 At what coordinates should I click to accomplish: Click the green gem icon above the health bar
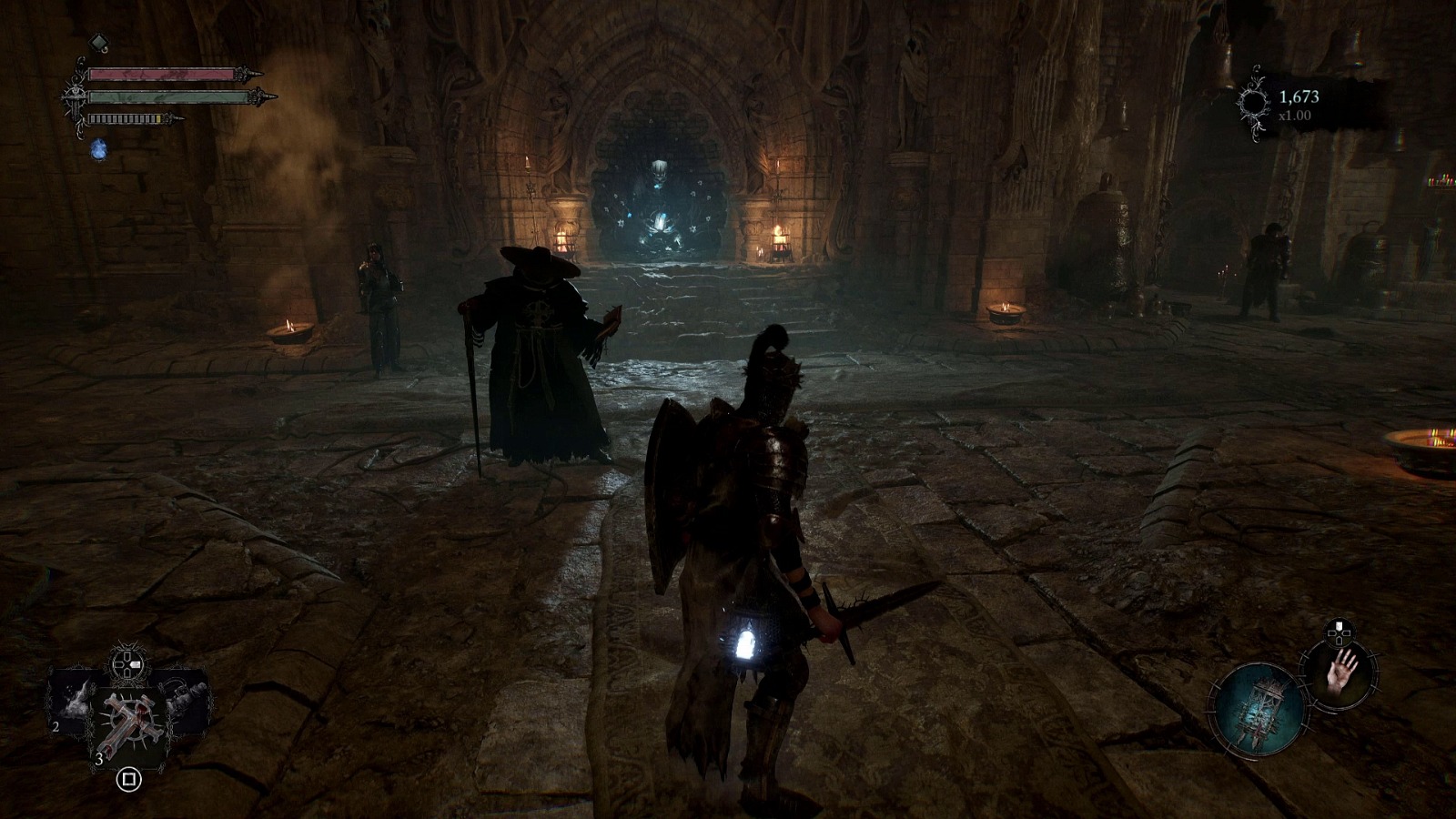point(99,43)
